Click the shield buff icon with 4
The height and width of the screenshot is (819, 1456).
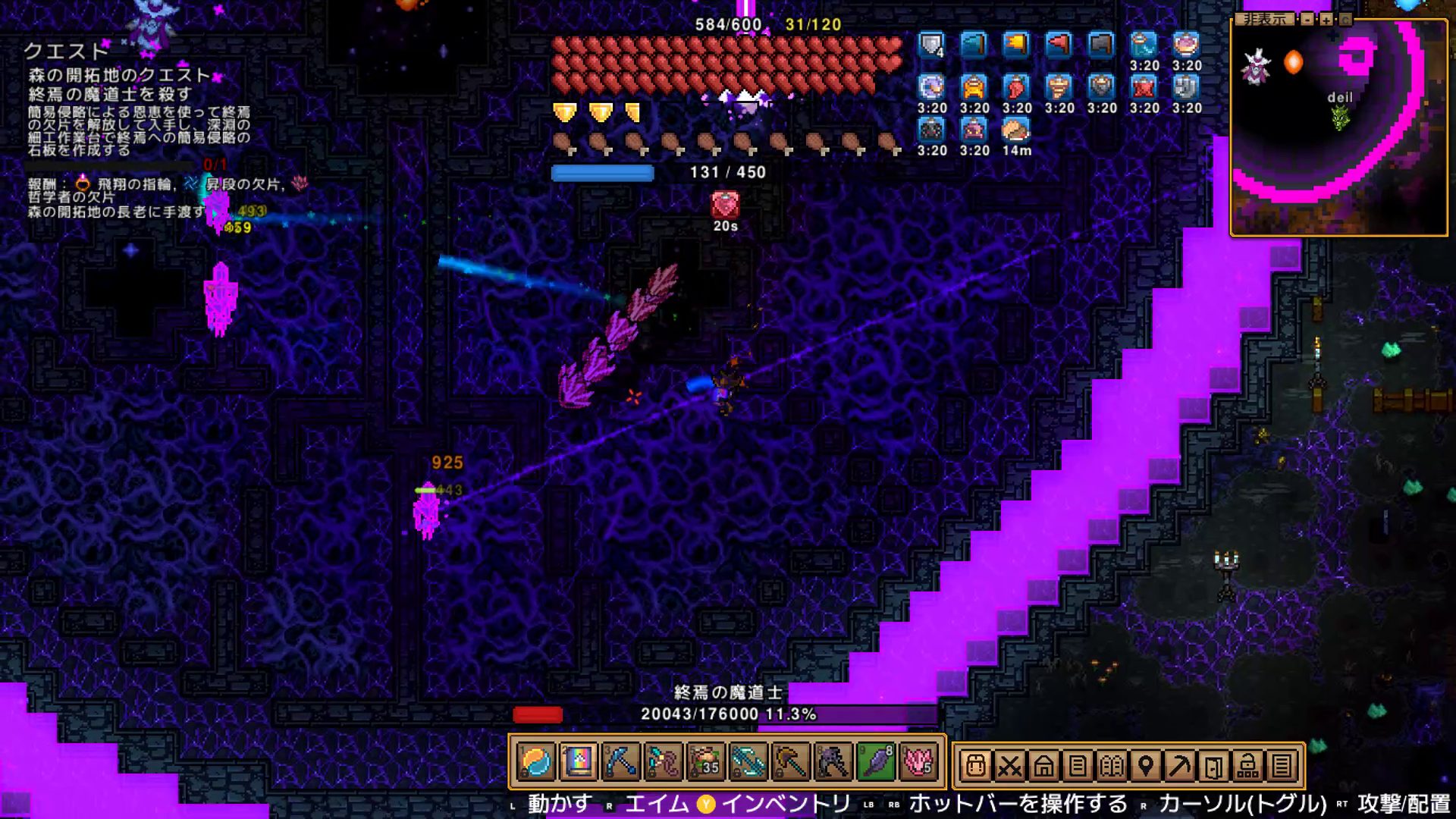pos(932,45)
